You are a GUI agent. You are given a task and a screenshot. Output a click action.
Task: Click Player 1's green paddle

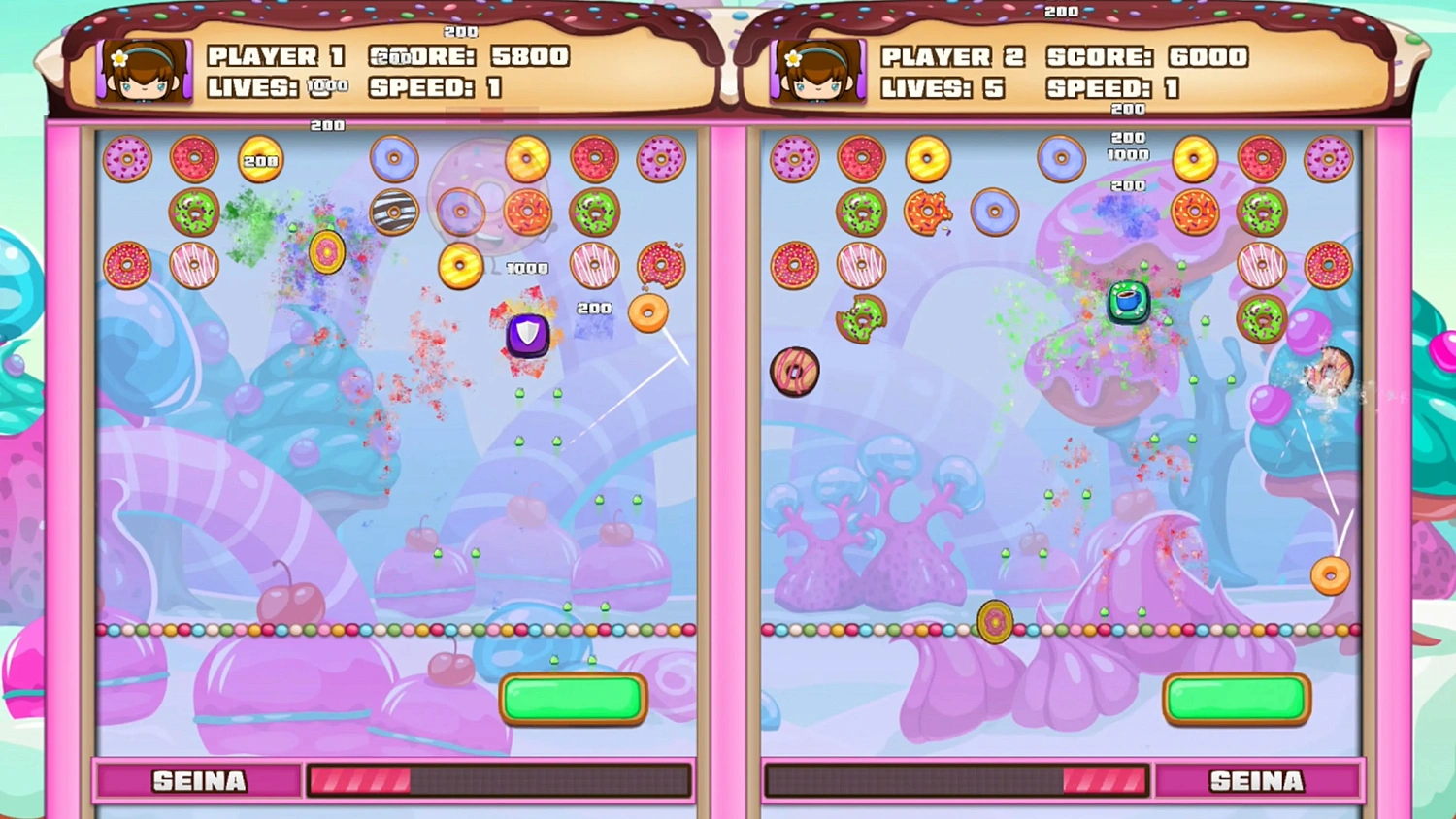pos(572,699)
